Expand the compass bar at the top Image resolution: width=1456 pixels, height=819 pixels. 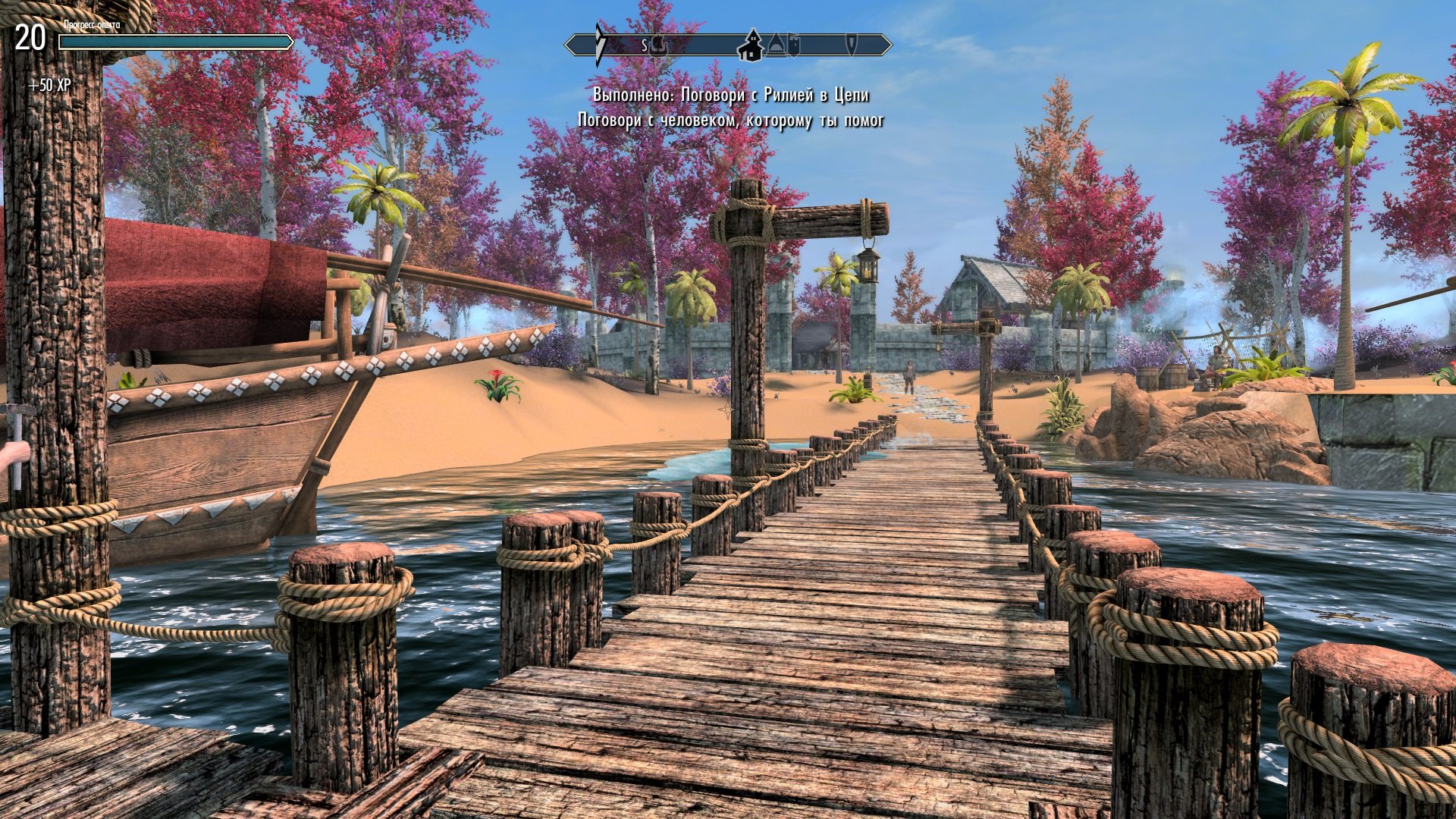[x=728, y=44]
